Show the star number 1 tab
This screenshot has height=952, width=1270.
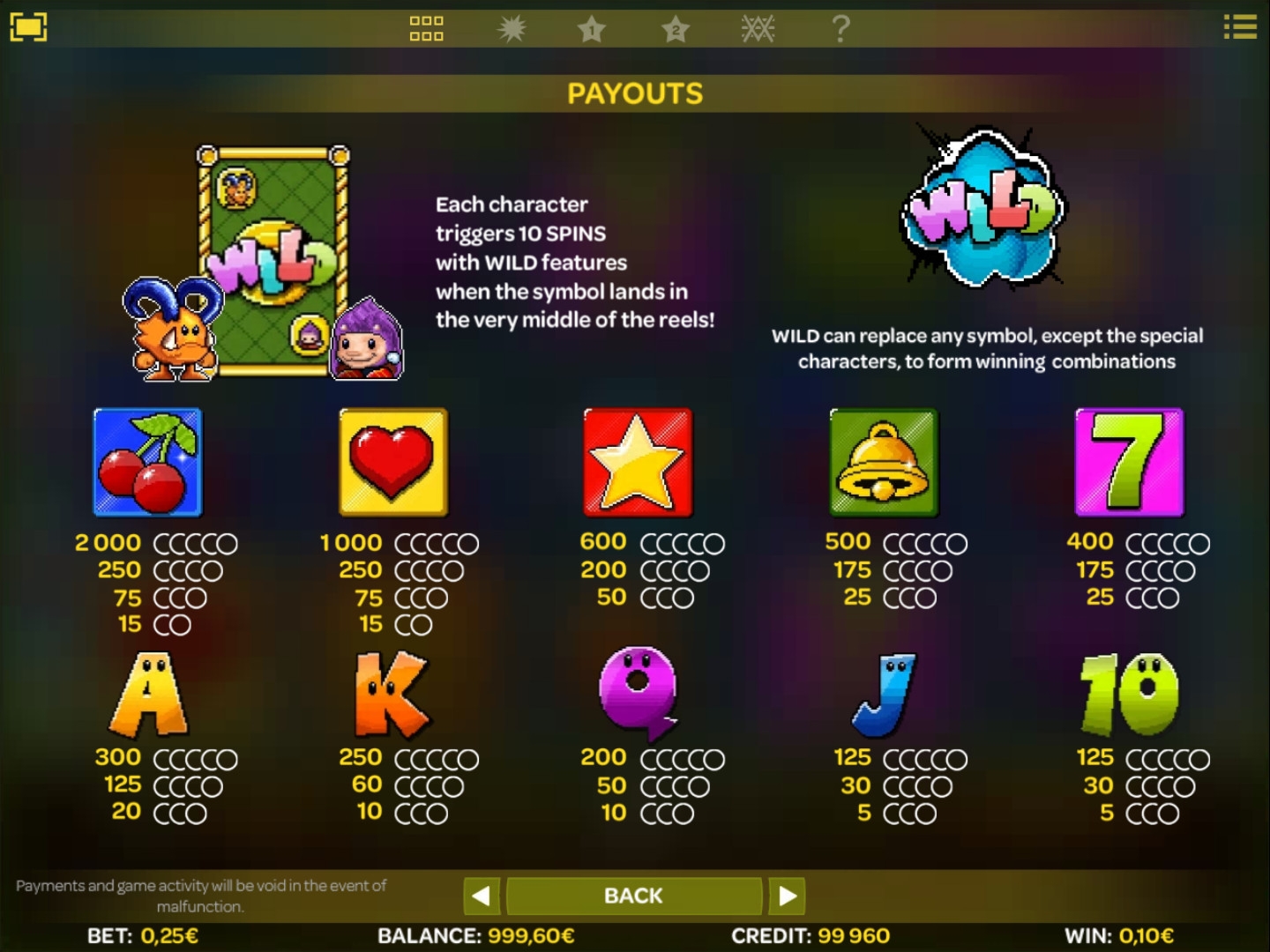(592, 29)
